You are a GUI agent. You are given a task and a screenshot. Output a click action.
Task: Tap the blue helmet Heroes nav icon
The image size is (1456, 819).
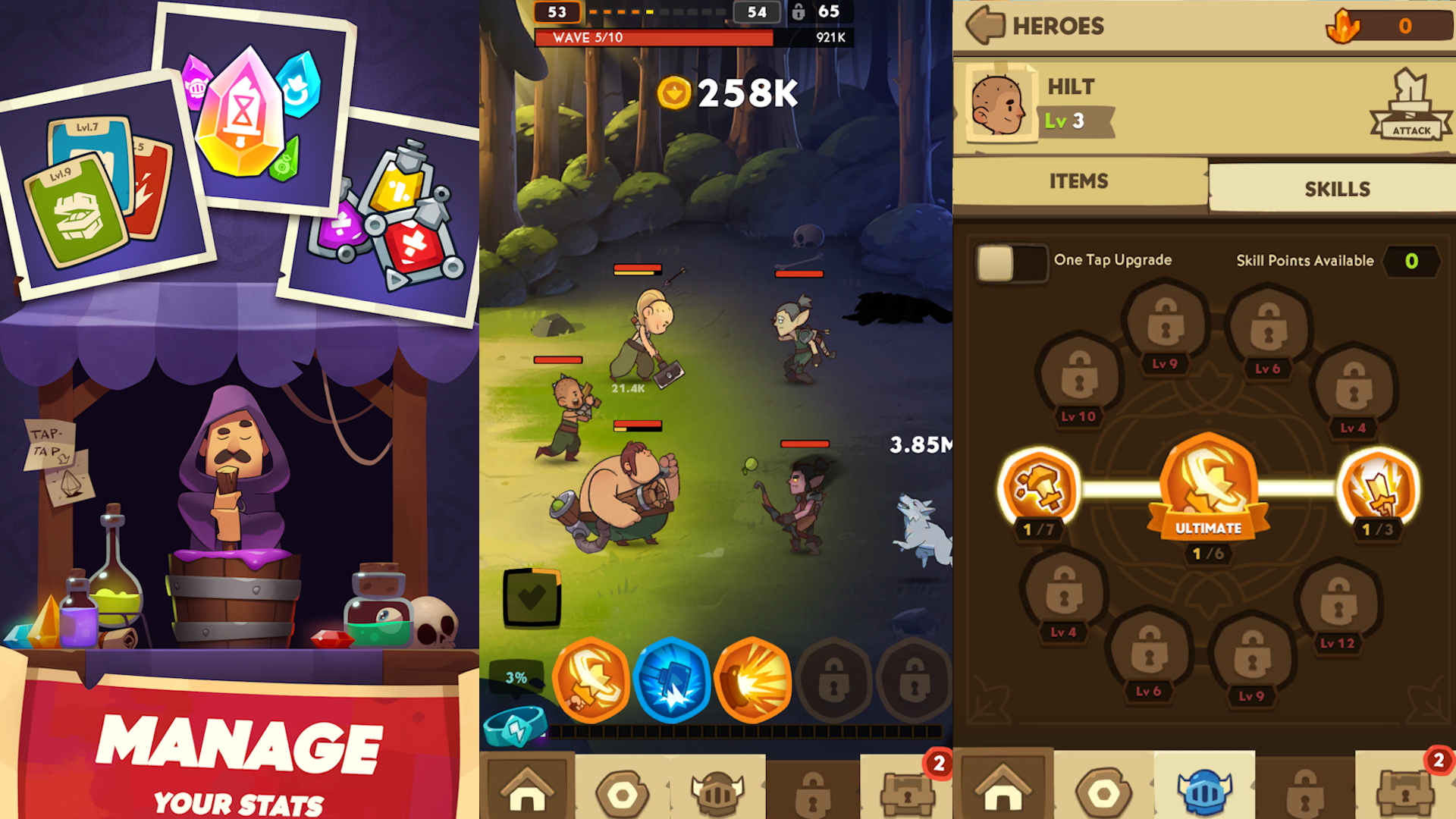click(x=1207, y=789)
